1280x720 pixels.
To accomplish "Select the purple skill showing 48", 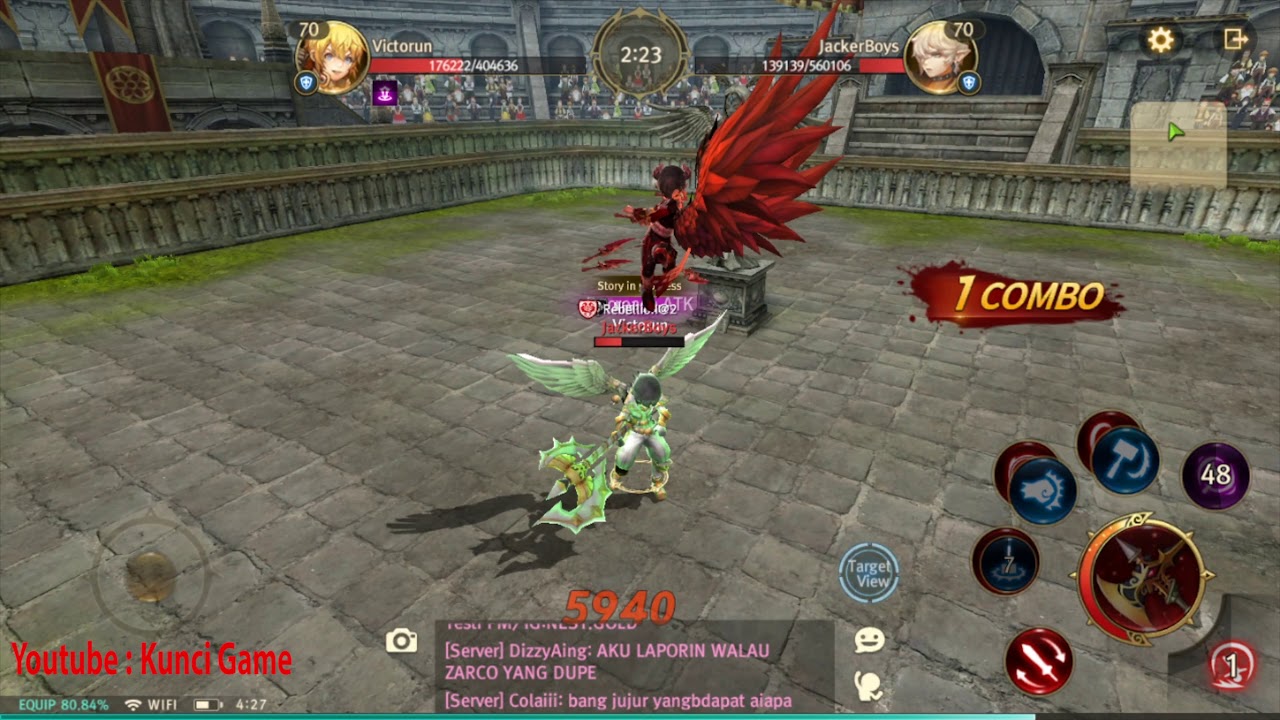I will pyautogui.click(x=1215, y=475).
